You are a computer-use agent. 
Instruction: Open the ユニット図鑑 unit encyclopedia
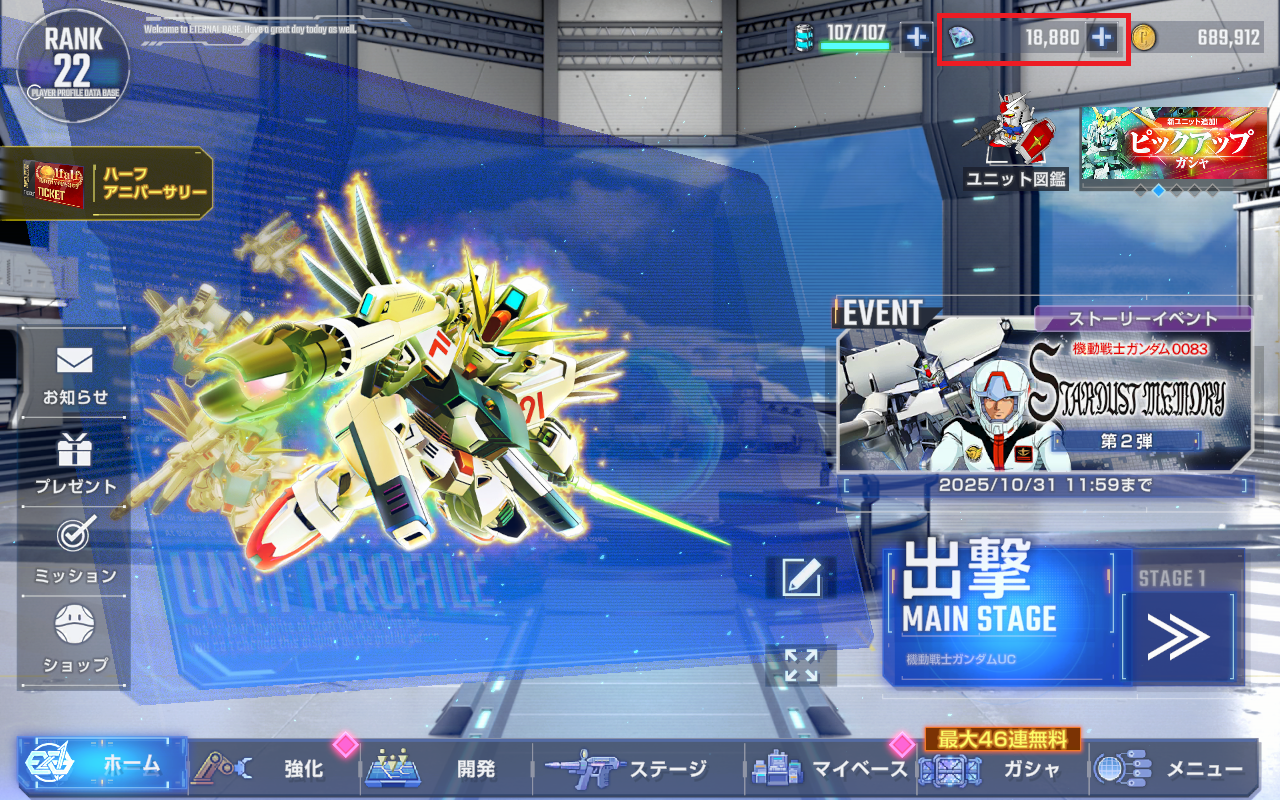(1016, 142)
